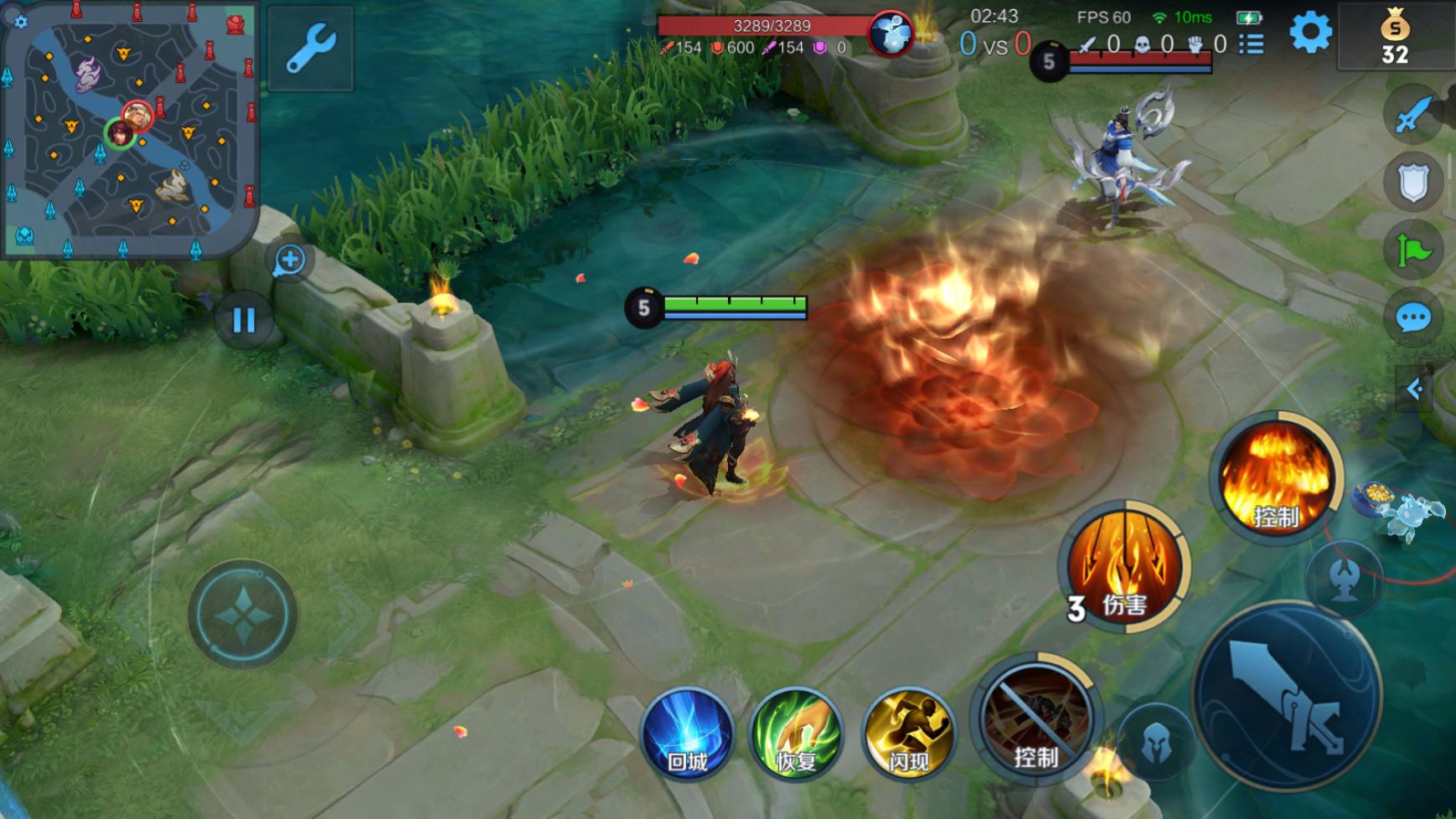Use the 回城 recall spell
This screenshot has height=819, width=1456.
click(687, 734)
